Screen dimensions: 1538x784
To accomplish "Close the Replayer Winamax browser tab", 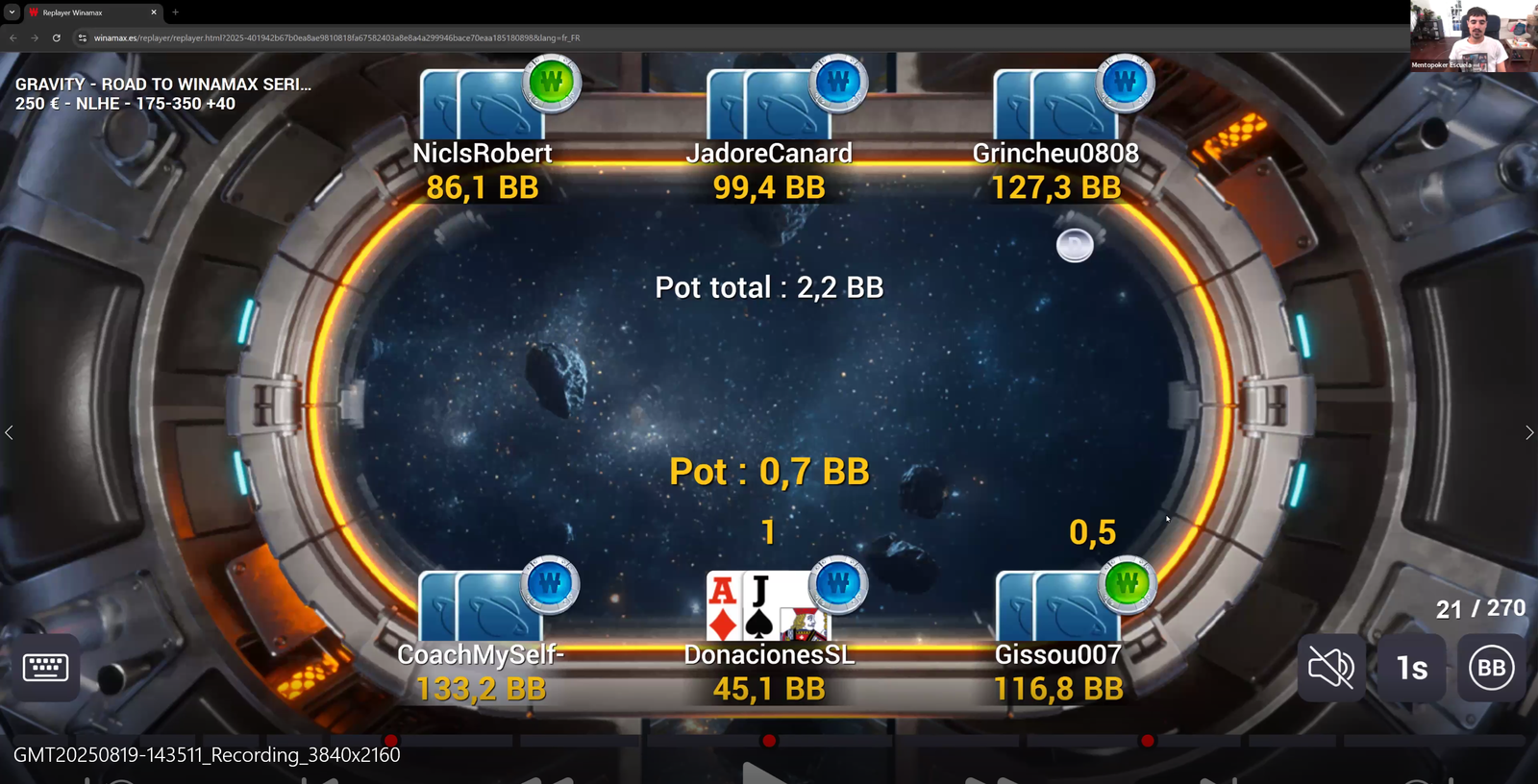I will [x=154, y=12].
